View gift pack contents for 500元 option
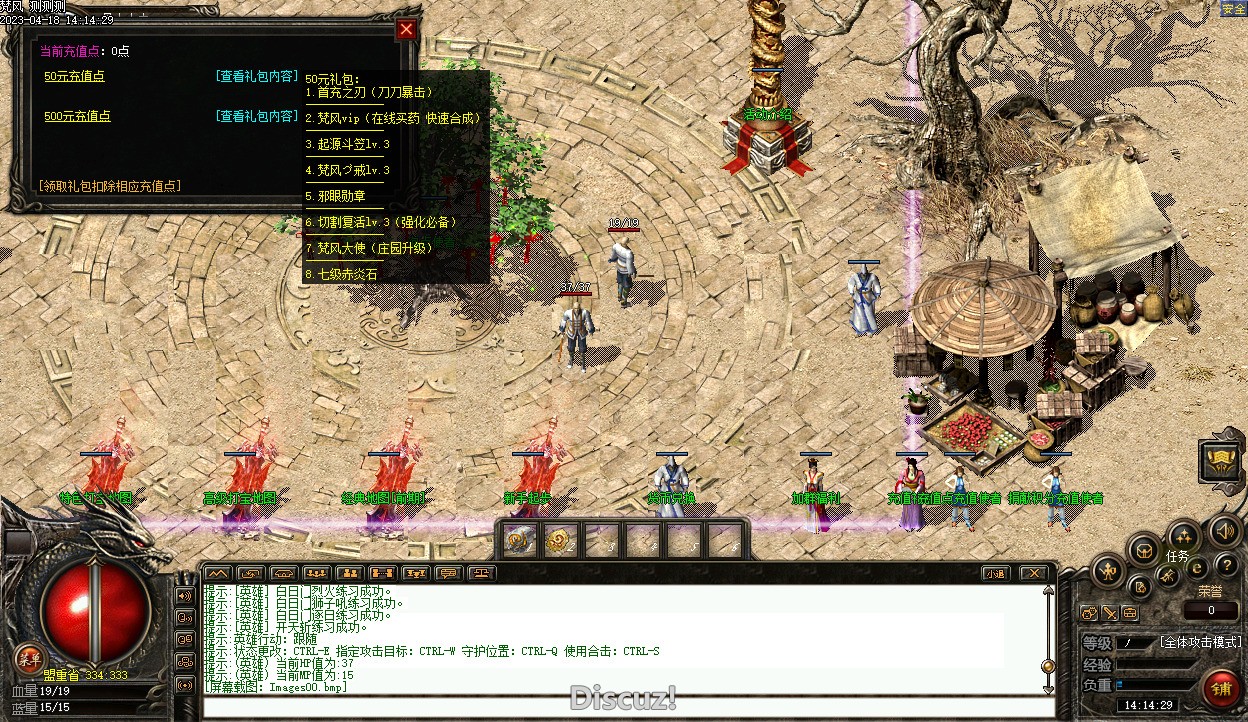The height and width of the screenshot is (722, 1248). pos(256,116)
